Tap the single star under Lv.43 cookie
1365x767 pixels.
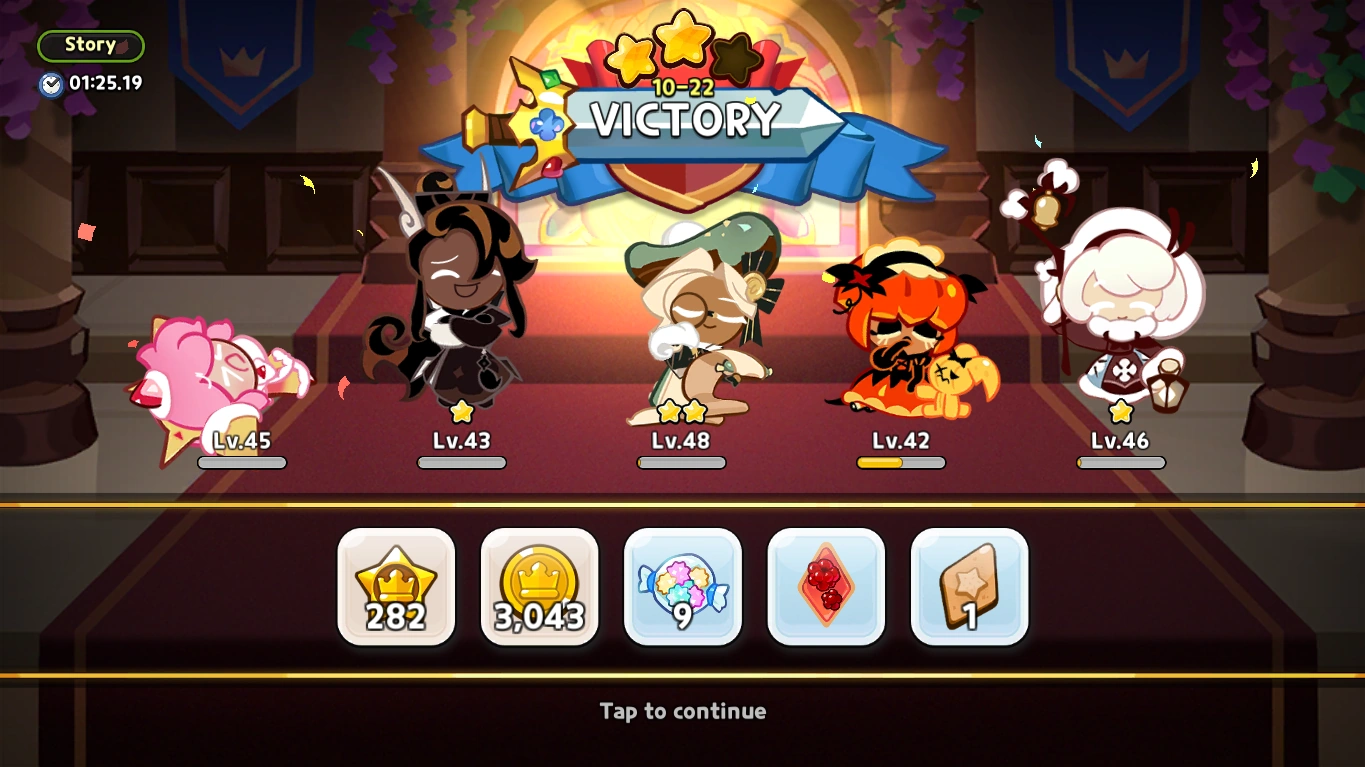pyautogui.click(x=461, y=409)
